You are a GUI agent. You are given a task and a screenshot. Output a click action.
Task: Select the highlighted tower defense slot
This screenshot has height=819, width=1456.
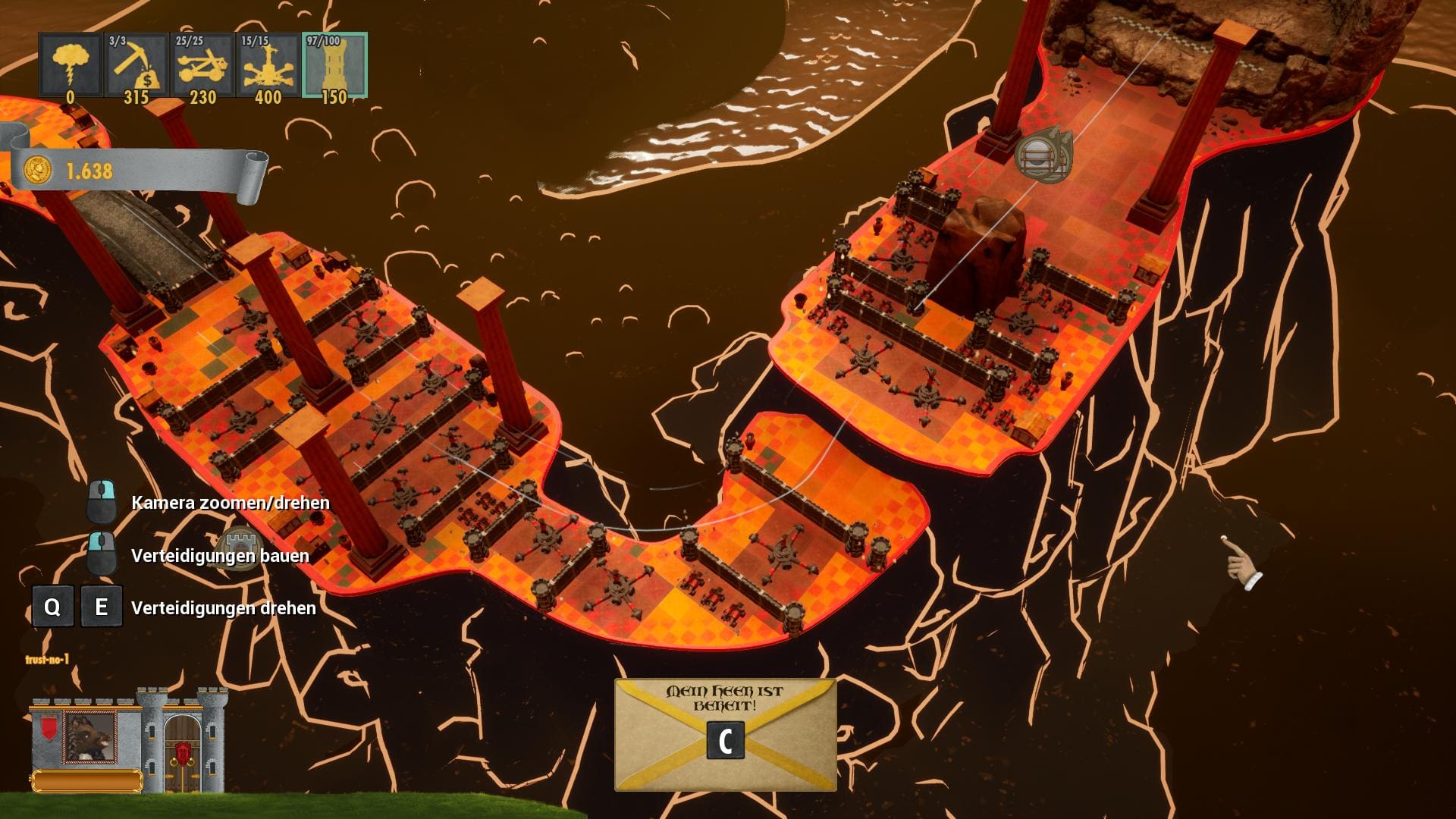click(x=334, y=66)
